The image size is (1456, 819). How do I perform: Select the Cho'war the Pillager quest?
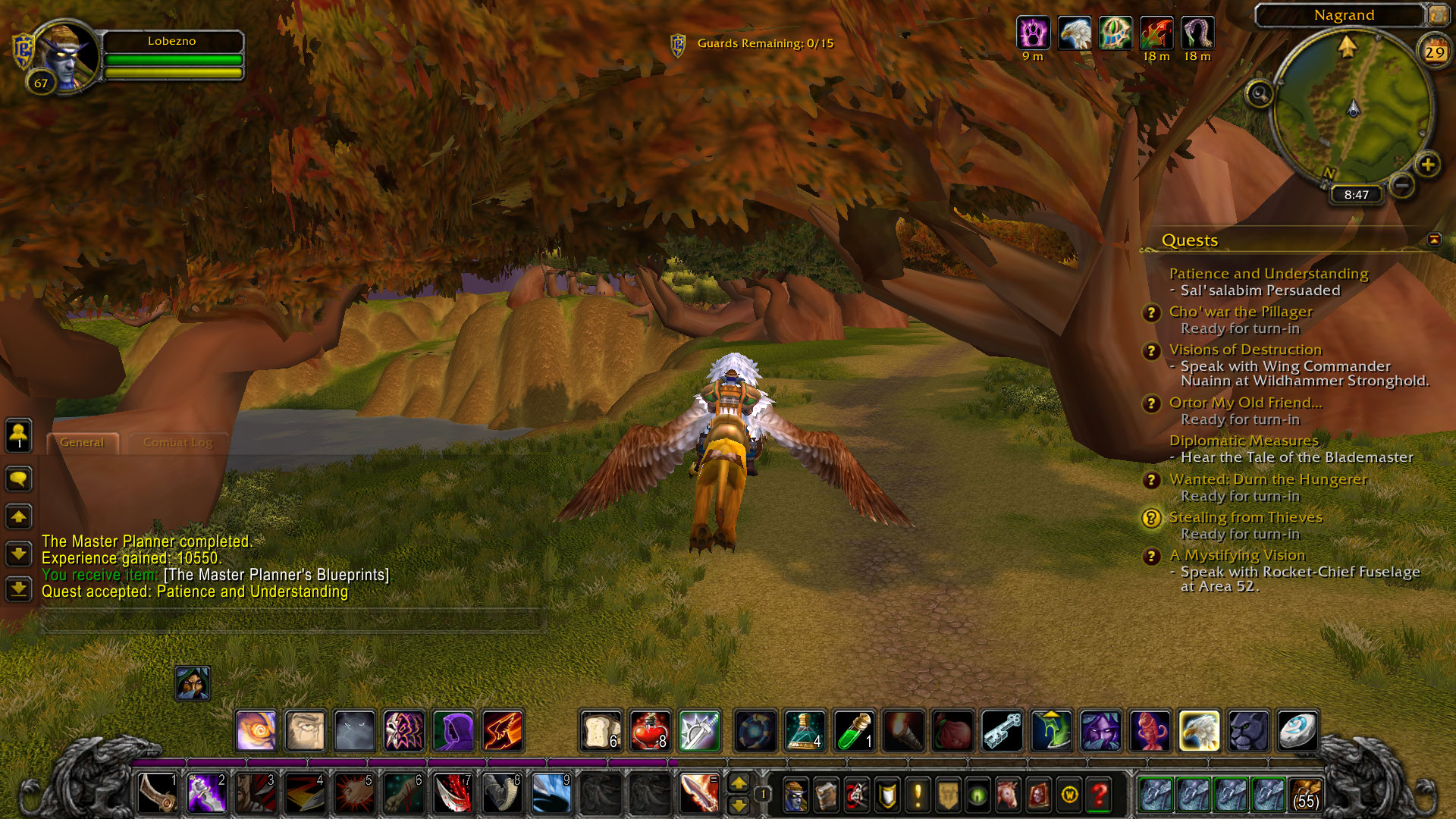(x=1240, y=312)
